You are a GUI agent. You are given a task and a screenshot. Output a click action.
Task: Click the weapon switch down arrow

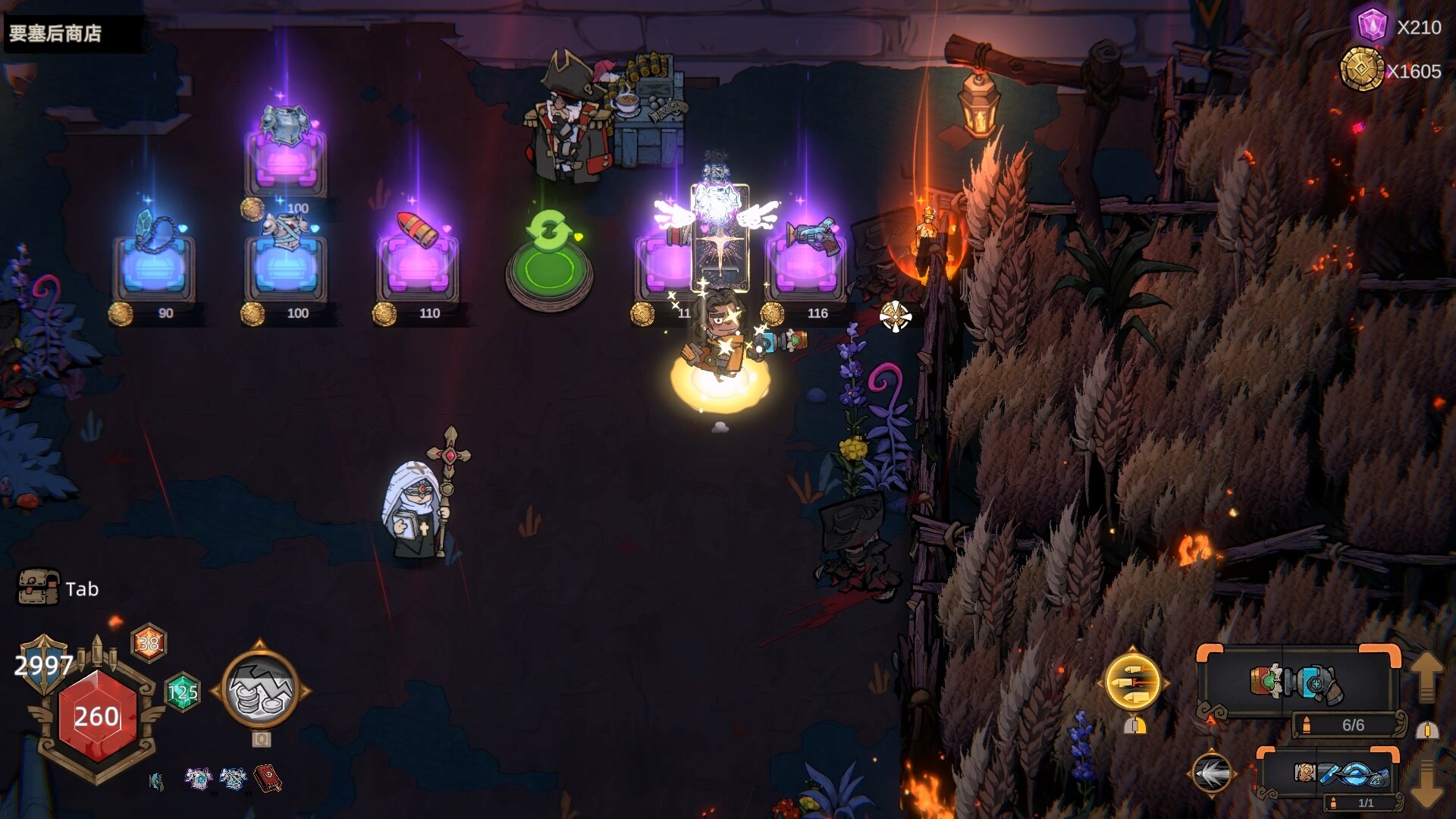point(1426,784)
